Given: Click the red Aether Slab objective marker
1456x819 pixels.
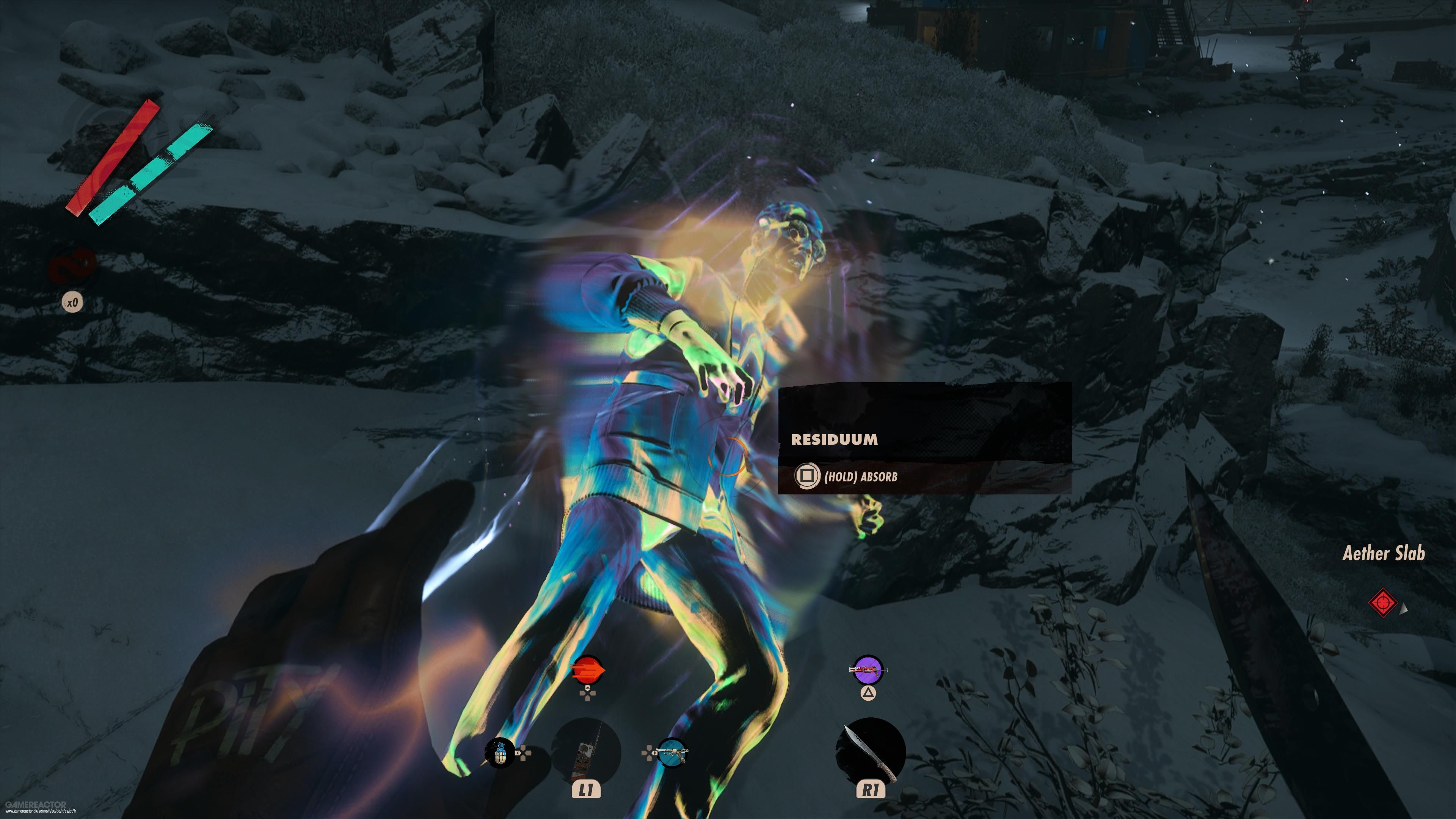Looking at the screenshot, I should [1382, 603].
